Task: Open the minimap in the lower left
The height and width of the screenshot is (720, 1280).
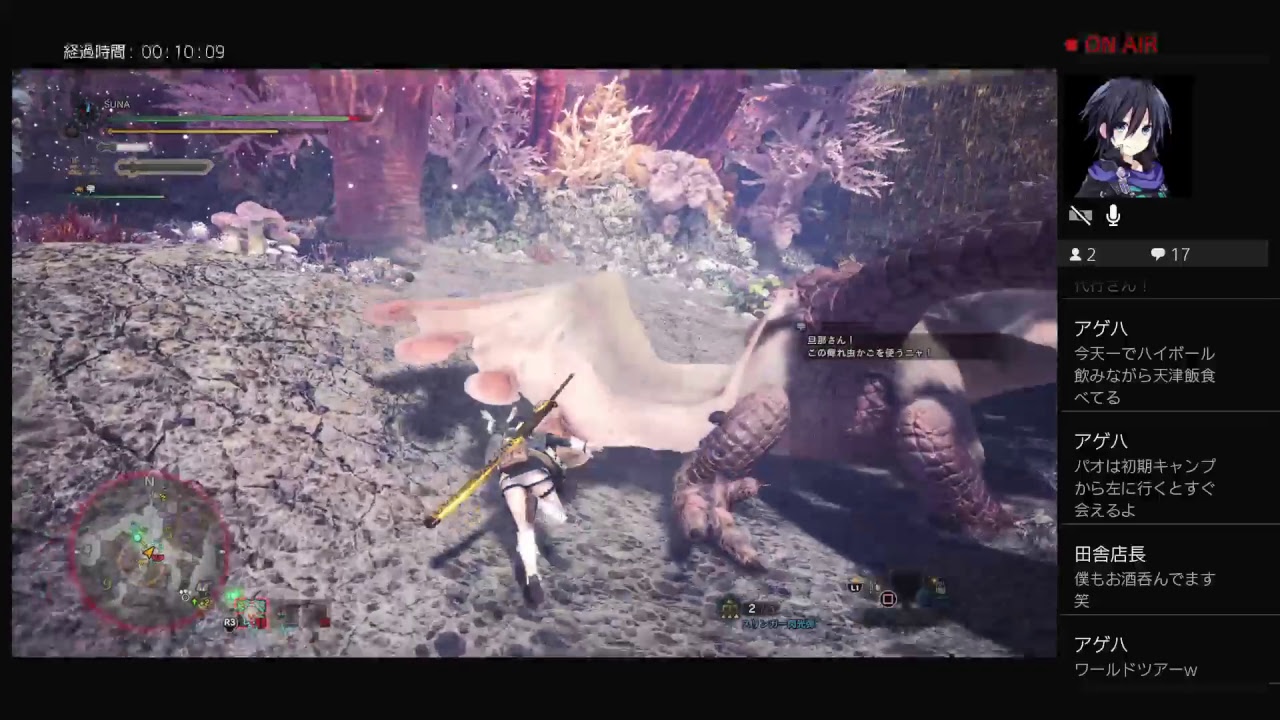Action: click(150, 550)
